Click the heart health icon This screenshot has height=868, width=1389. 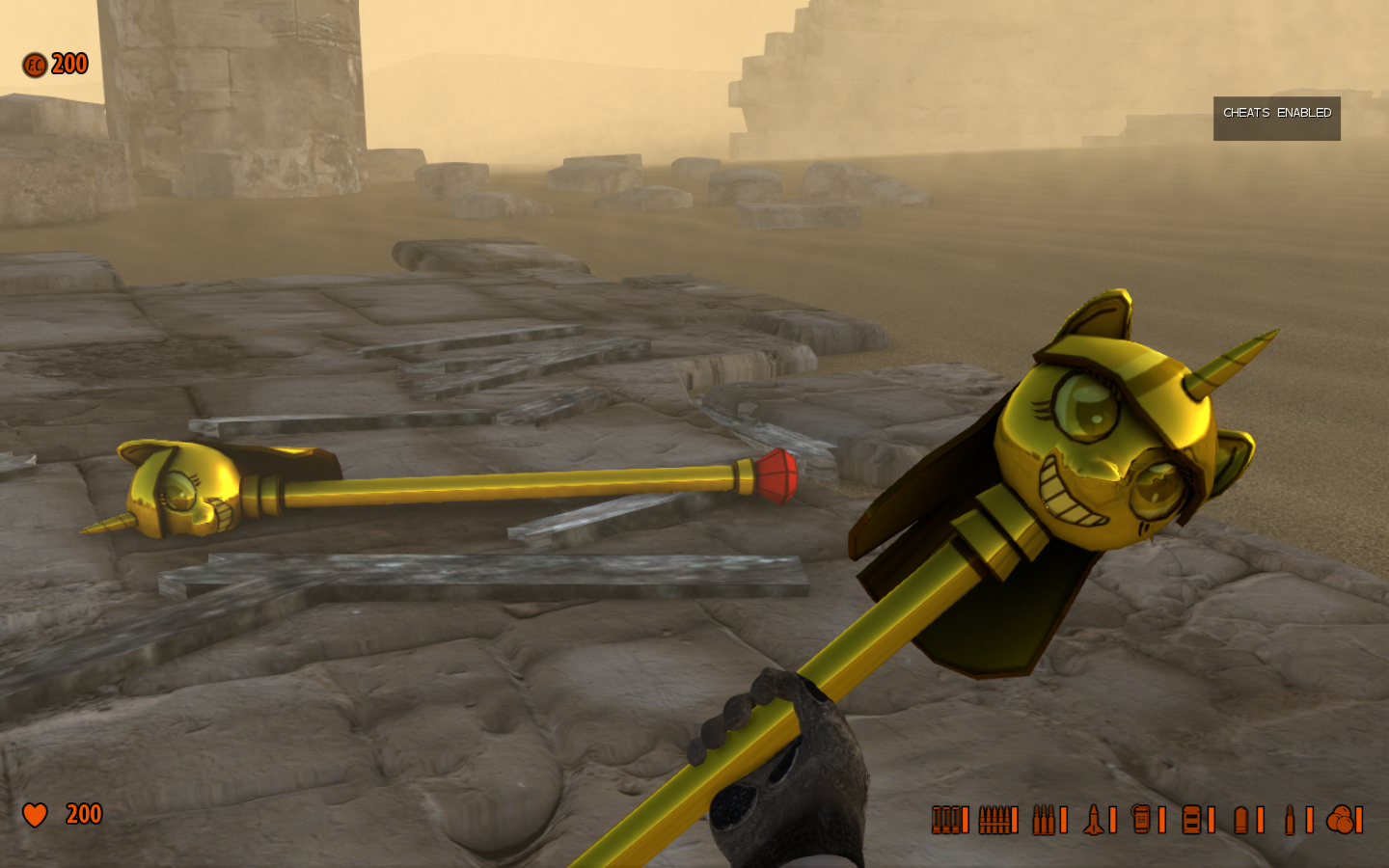(x=36, y=815)
